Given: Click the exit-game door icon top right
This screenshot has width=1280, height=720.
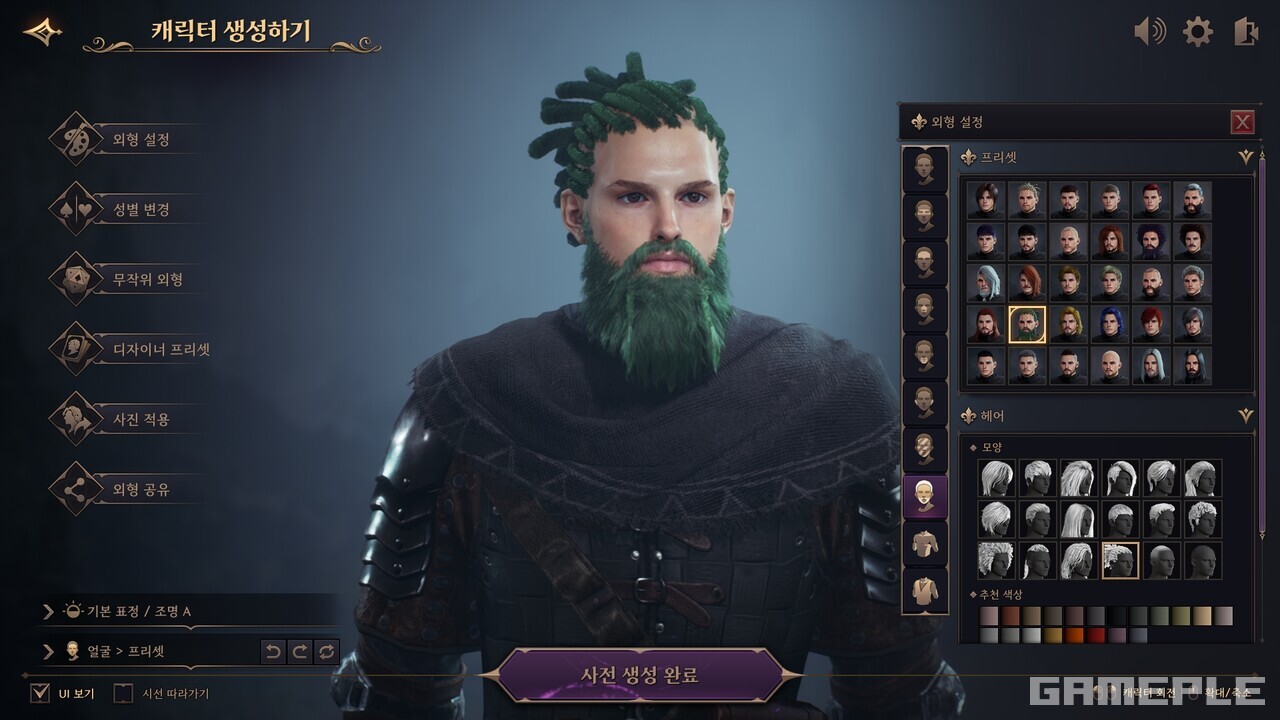Looking at the screenshot, I should pyautogui.click(x=1245, y=32).
